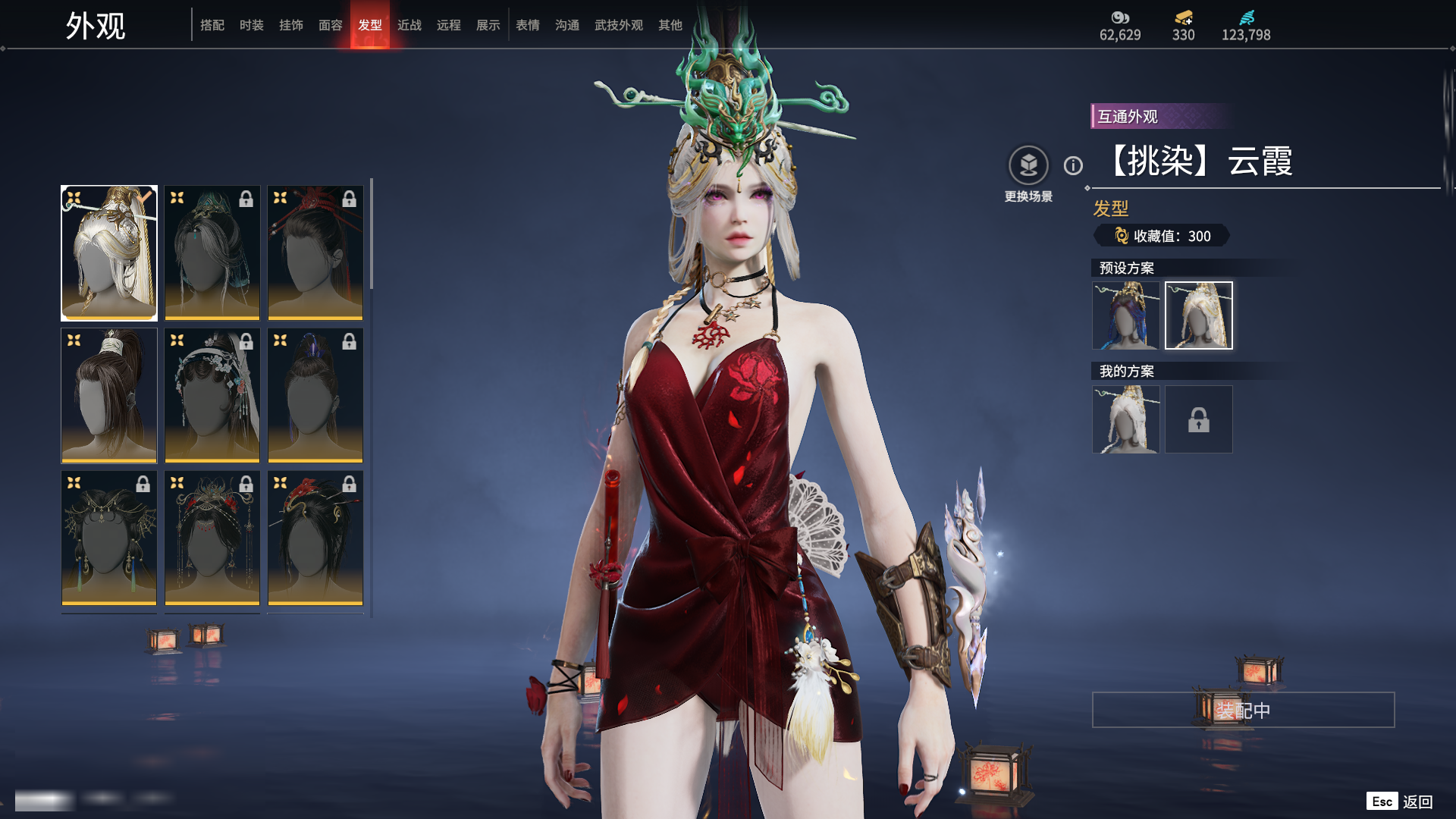Click the locked slot under 我的方案
The image size is (1456, 819).
point(1198,419)
